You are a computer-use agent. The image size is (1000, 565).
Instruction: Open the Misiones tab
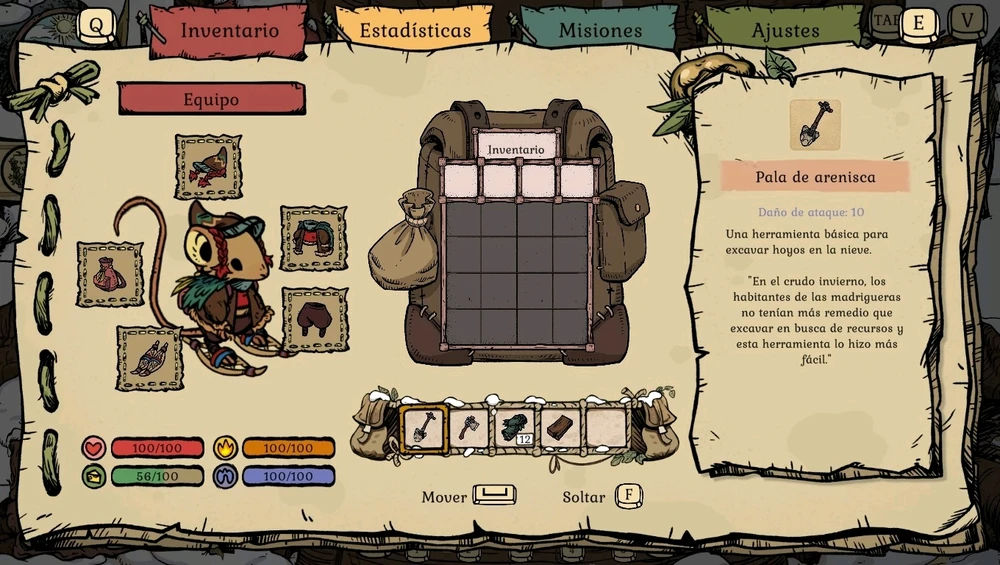pyautogui.click(x=600, y=30)
